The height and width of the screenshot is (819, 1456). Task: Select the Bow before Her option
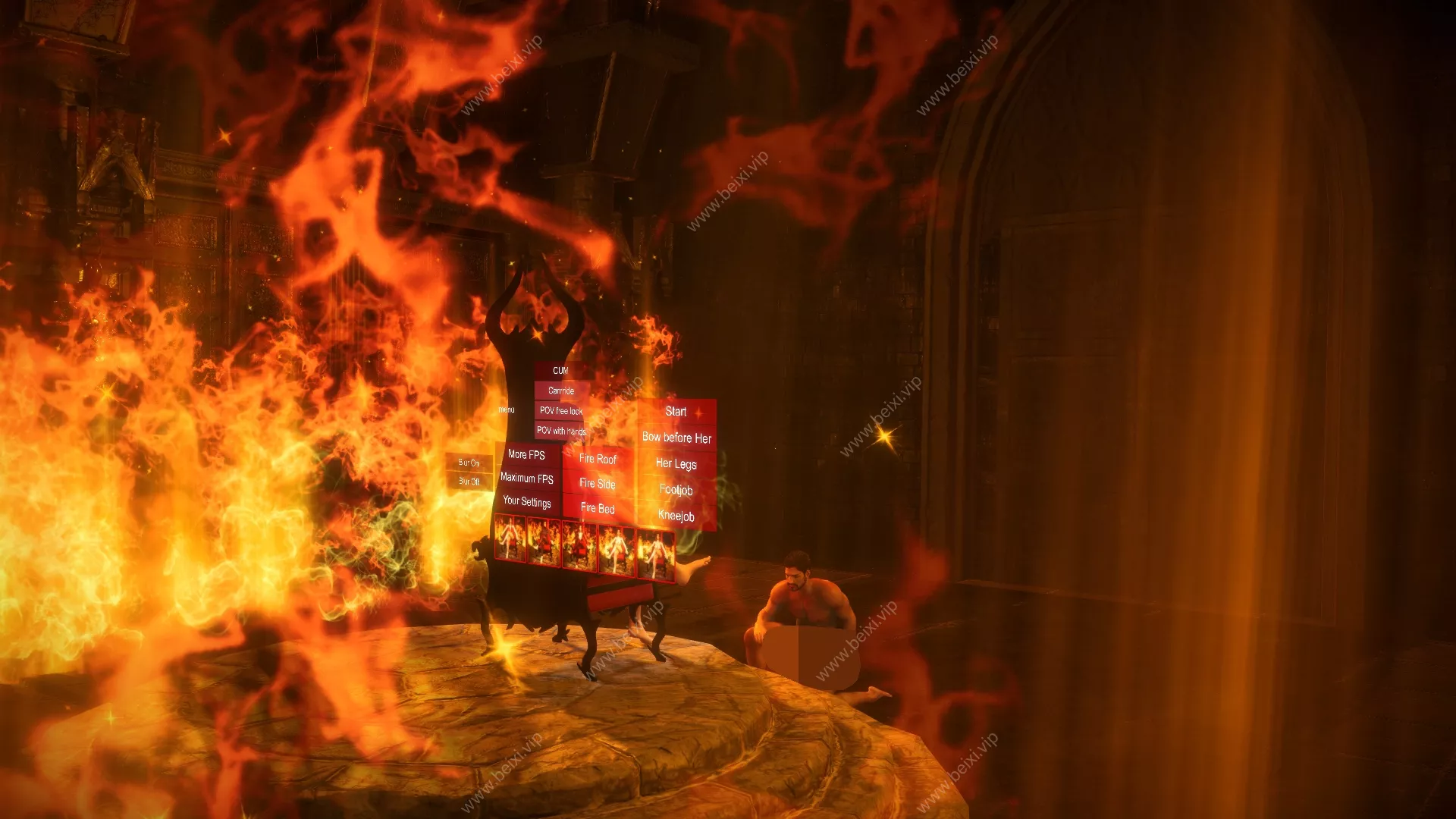676,438
